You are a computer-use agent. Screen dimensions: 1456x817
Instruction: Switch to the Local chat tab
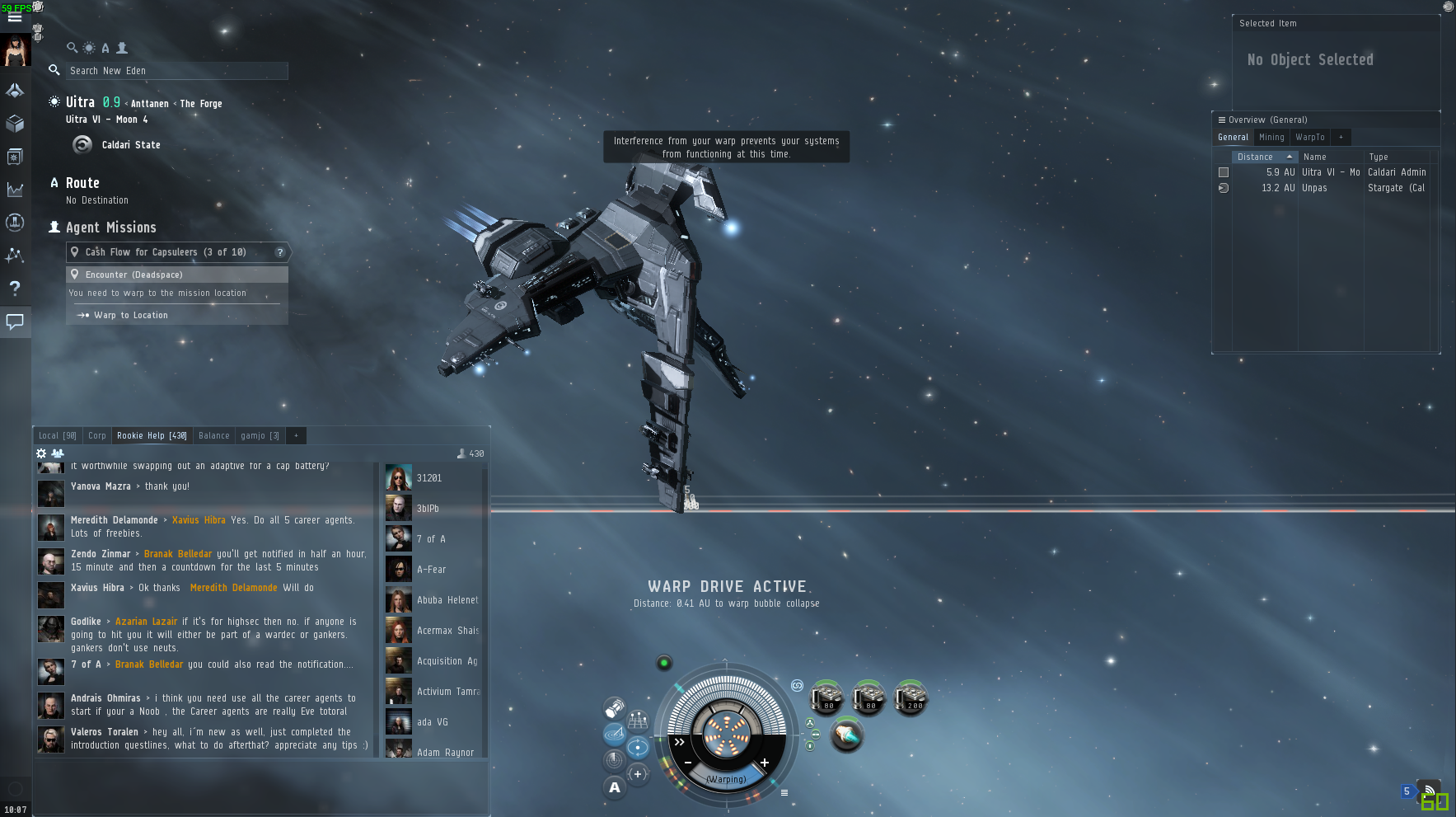57,435
